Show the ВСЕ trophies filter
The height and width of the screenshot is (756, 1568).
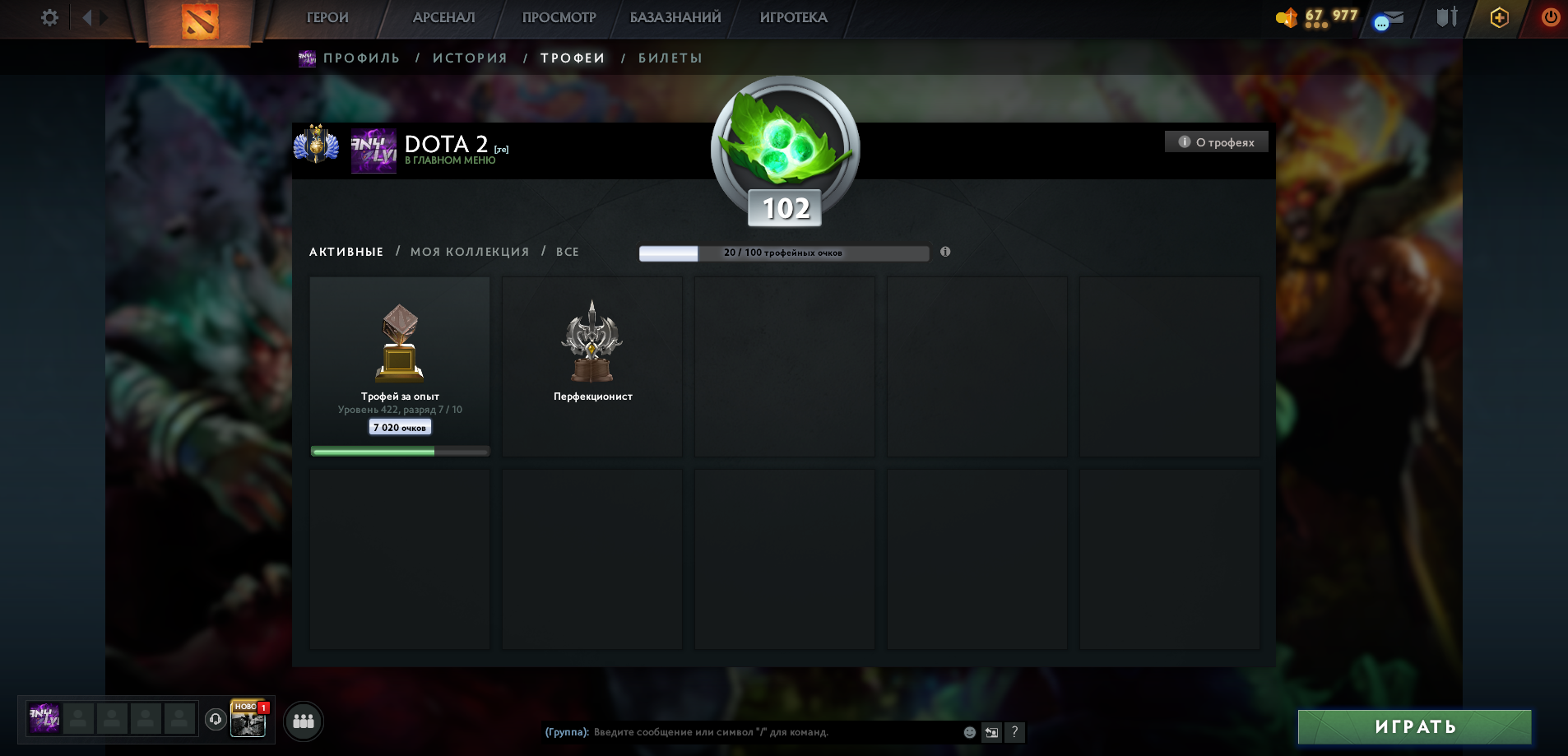click(568, 252)
